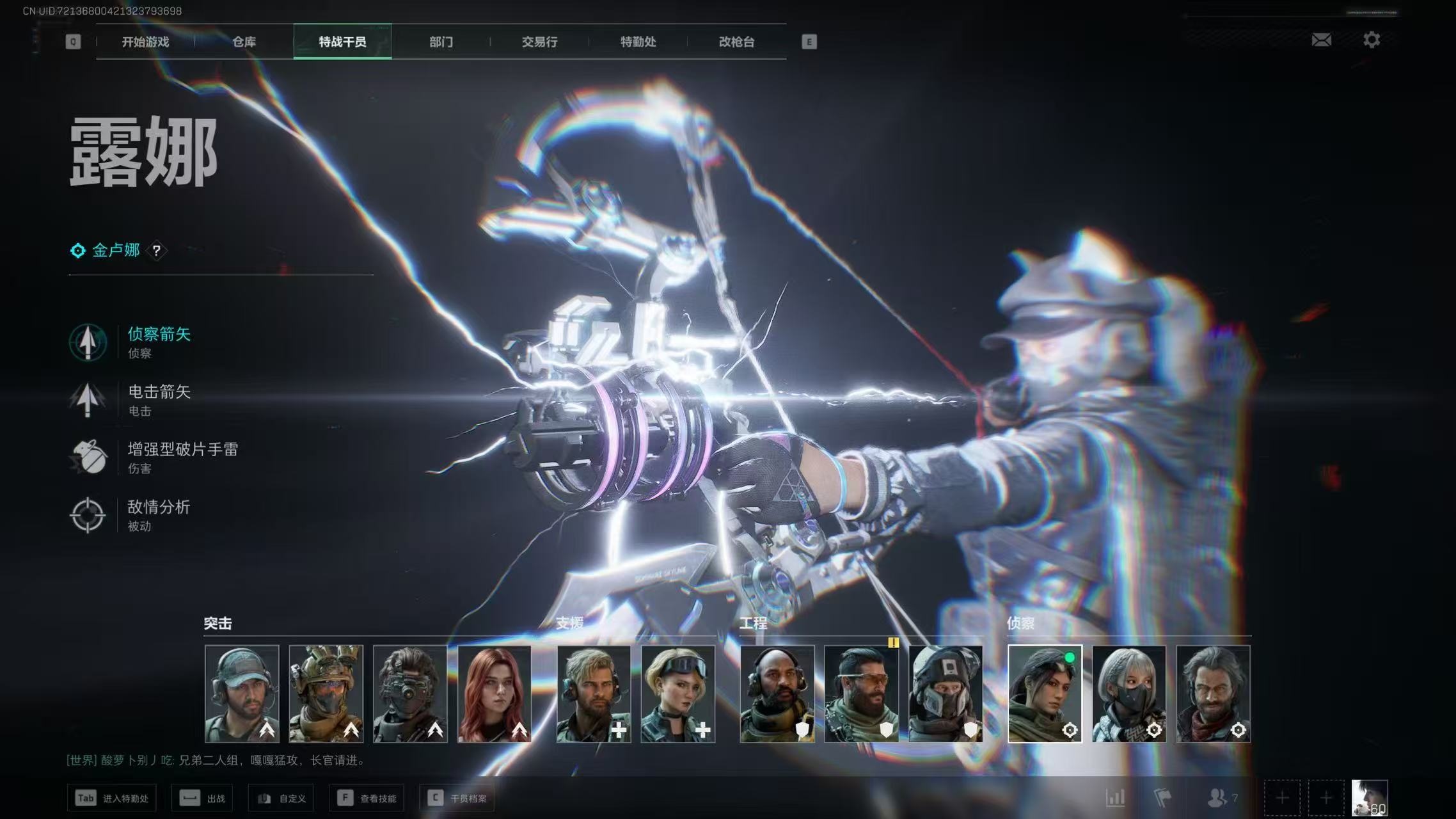Open settings via the gear icon
Image resolution: width=1456 pixels, height=819 pixels.
pos(1371,40)
